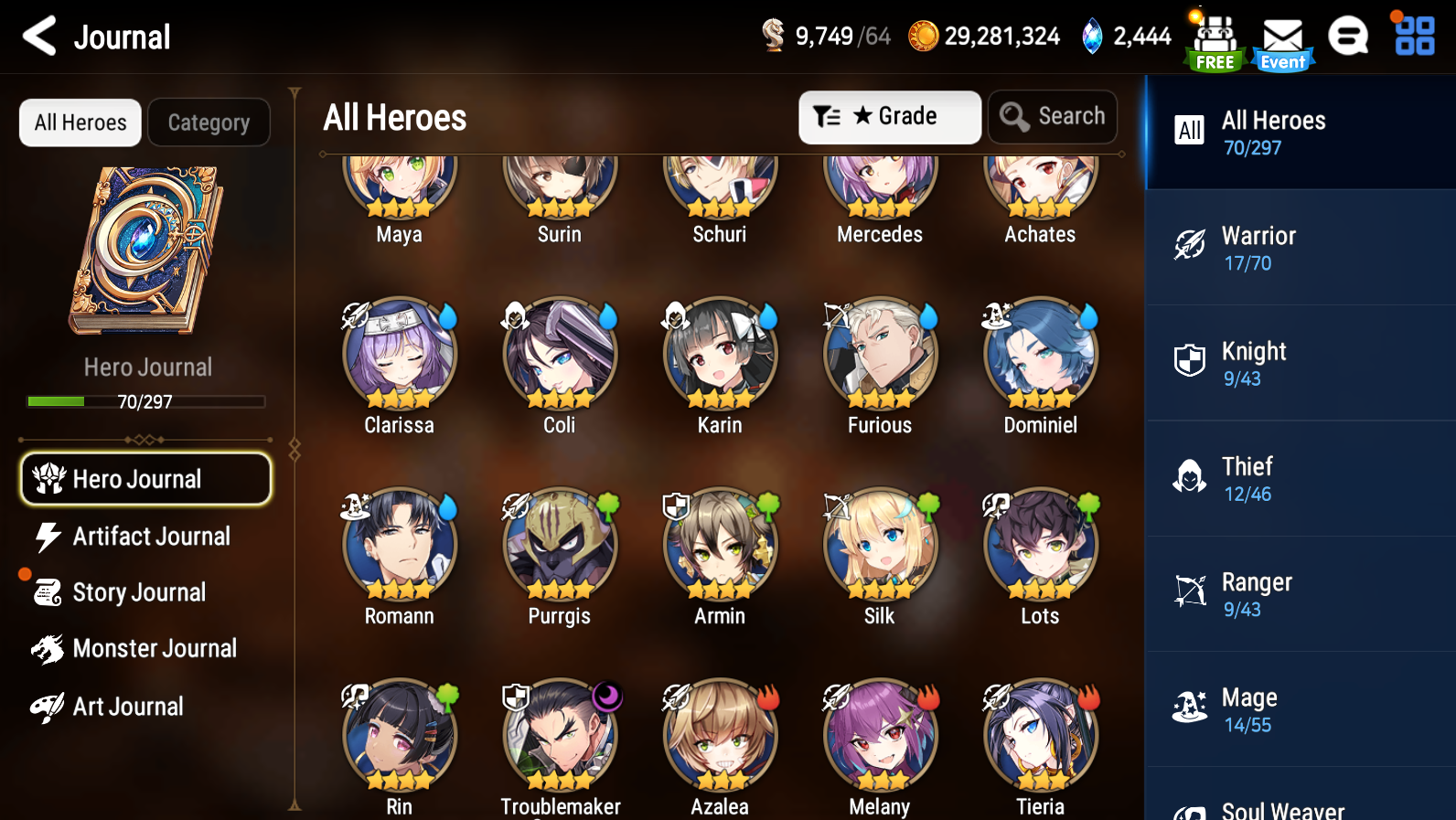Choose the Troublemaker hero portrait
Screen dimensions: 1456x820
pyautogui.click(x=560, y=735)
